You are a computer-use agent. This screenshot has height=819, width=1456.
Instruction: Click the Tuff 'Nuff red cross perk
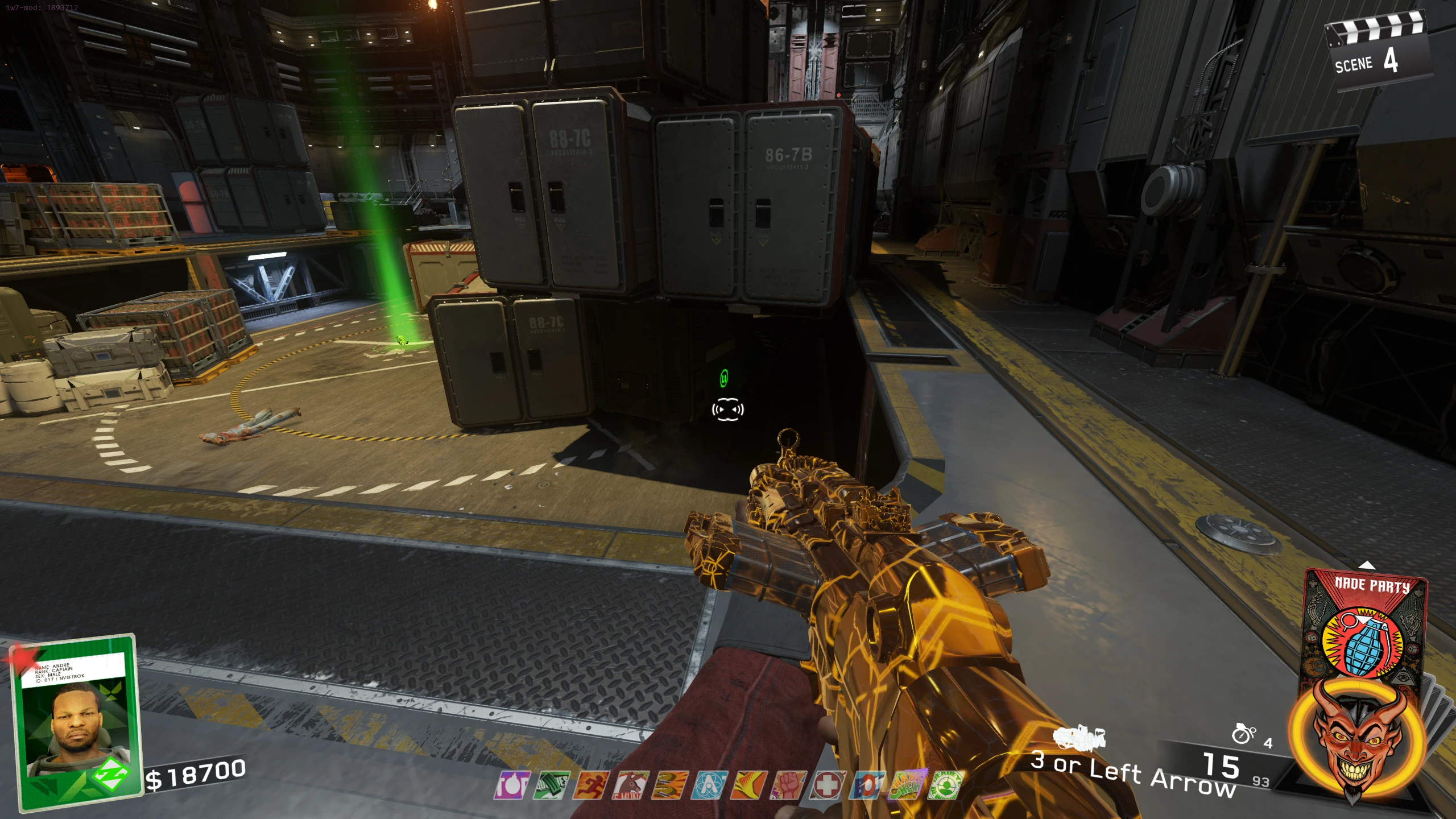(828, 786)
